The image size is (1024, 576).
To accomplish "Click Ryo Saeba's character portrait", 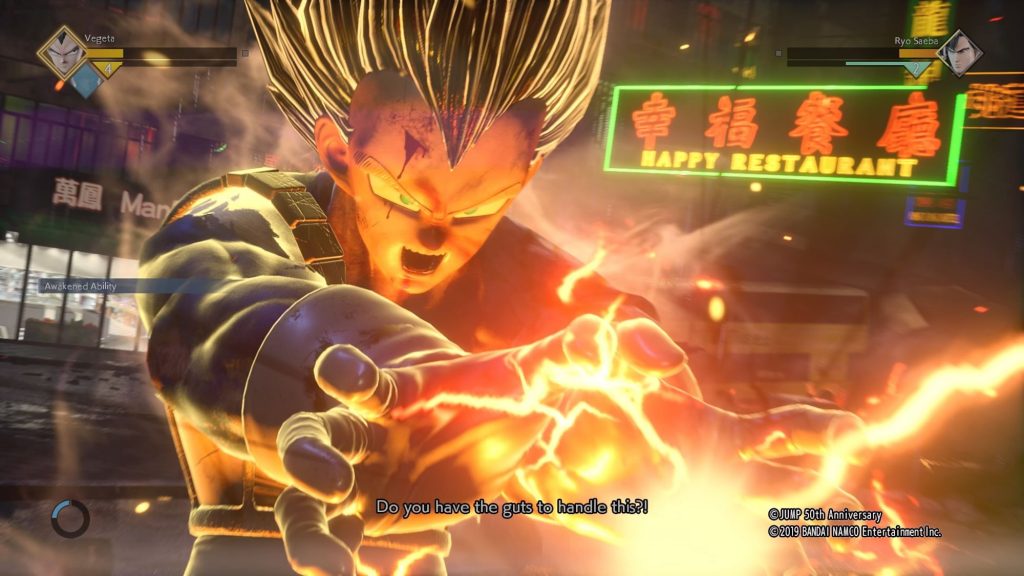I will pyautogui.click(x=960, y=53).
